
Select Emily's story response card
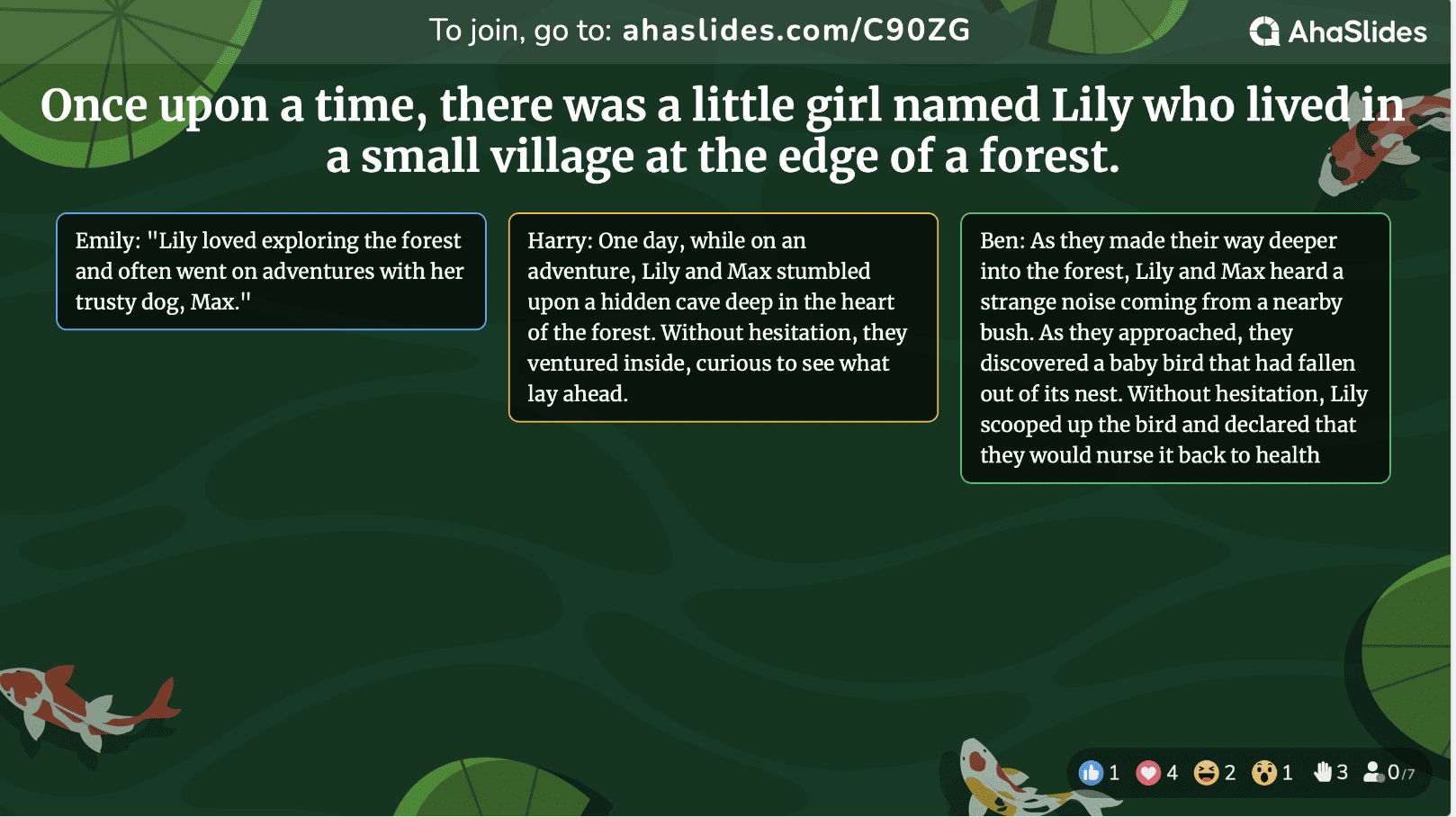(x=271, y=271)
